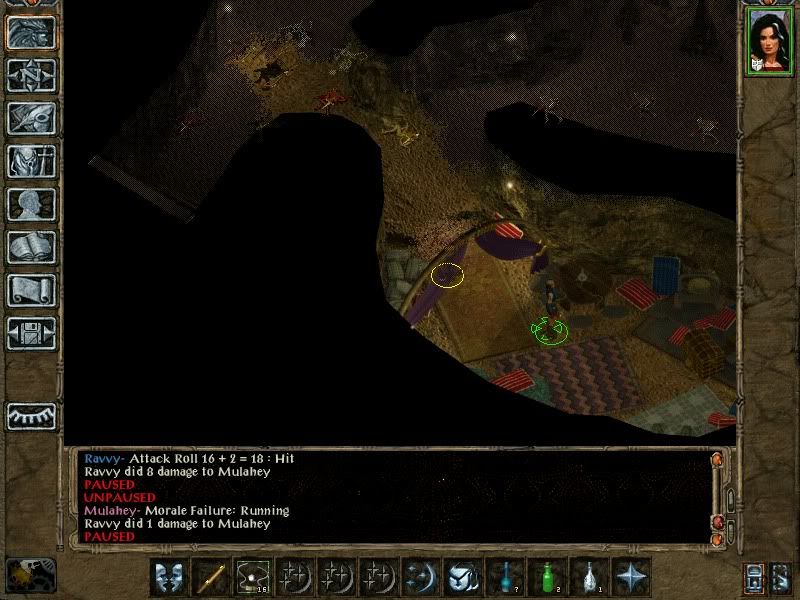This screenshot has height=600, width=800.
Task: Use the white flask quick item
Action: (590, 577)
